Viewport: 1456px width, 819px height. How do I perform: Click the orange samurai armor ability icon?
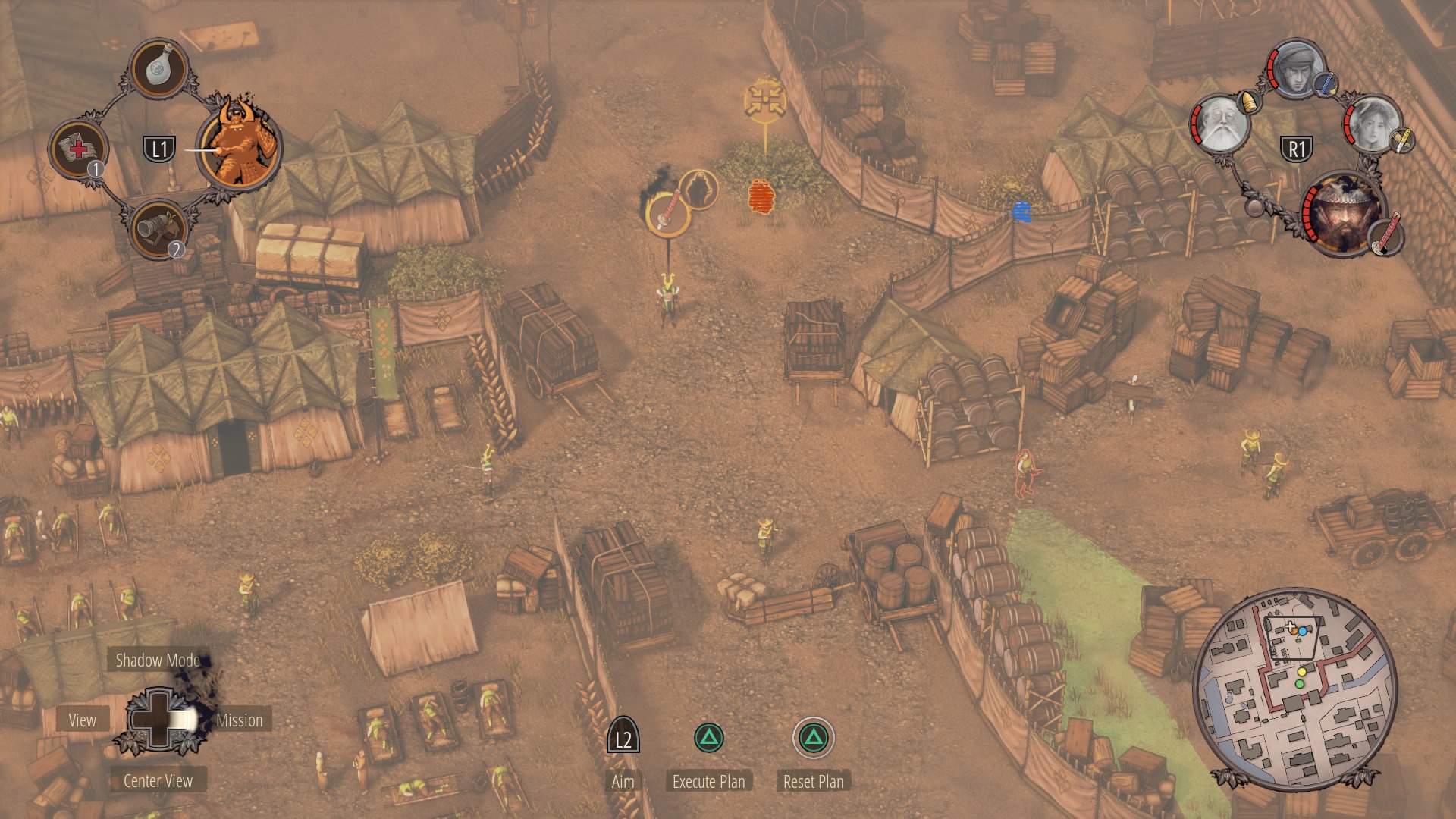click(x=240, y=146)
